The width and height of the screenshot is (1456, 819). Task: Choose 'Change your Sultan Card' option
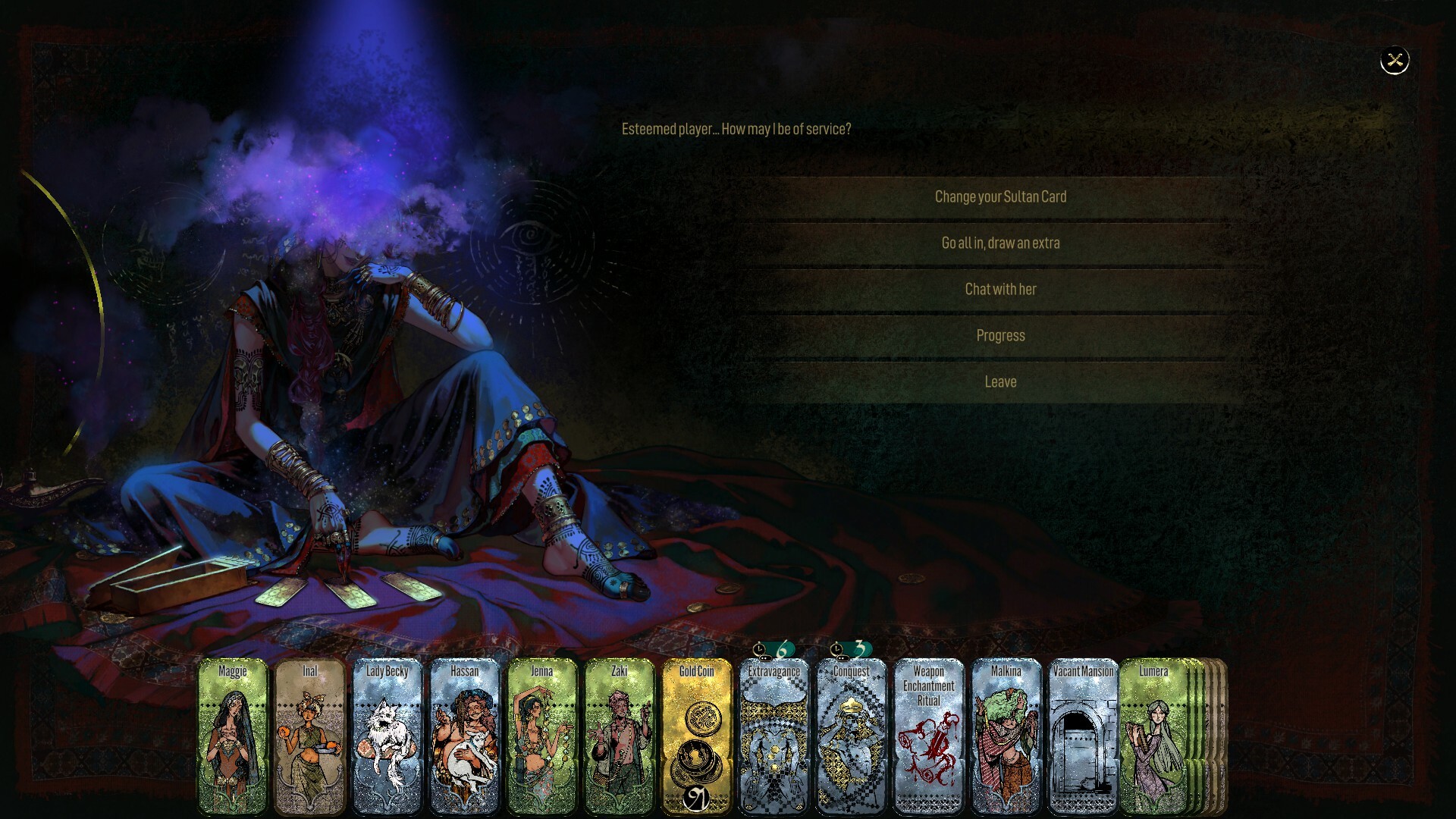click(x=1000, y=197)
